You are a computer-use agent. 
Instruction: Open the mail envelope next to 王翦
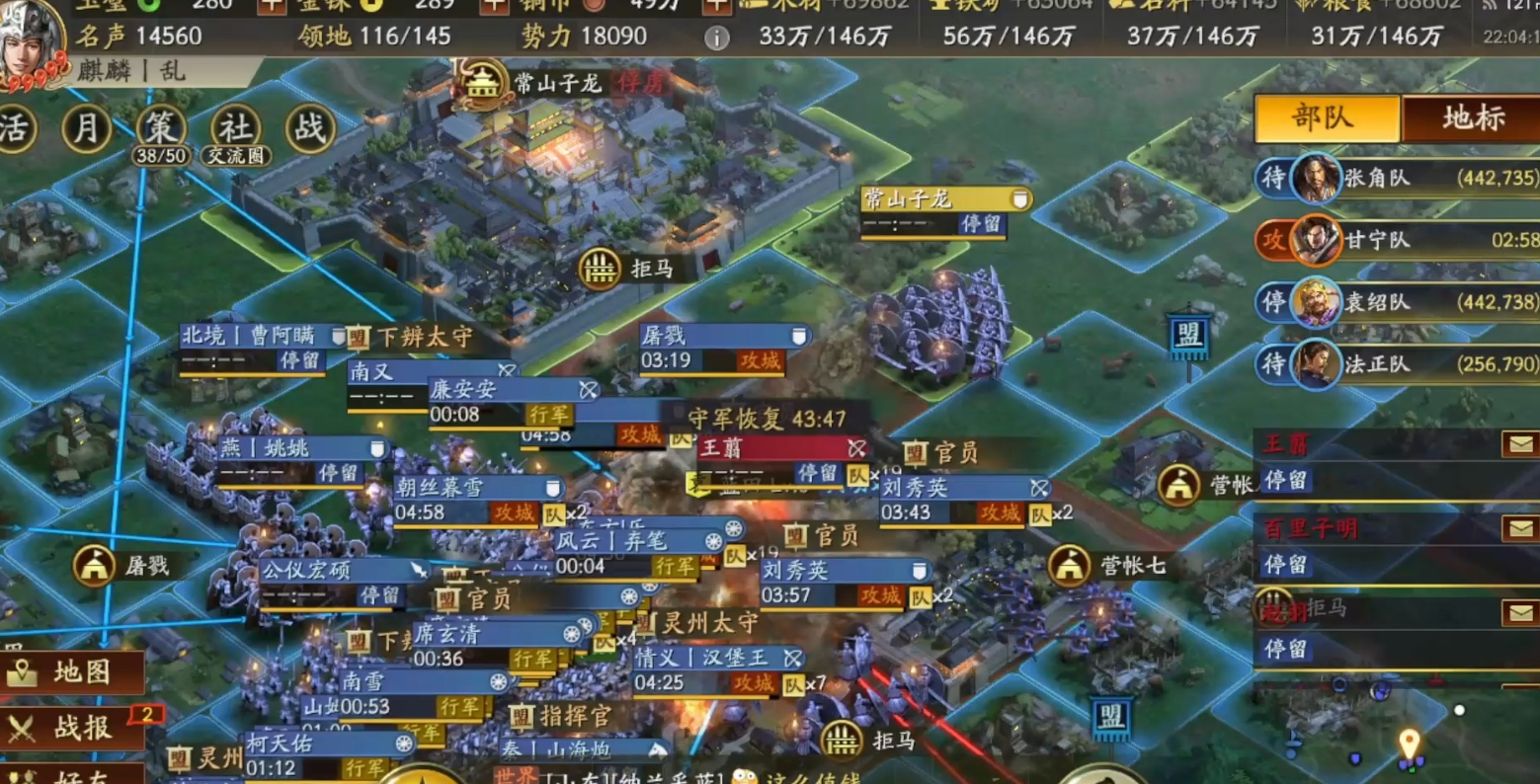coord(1522,444)
